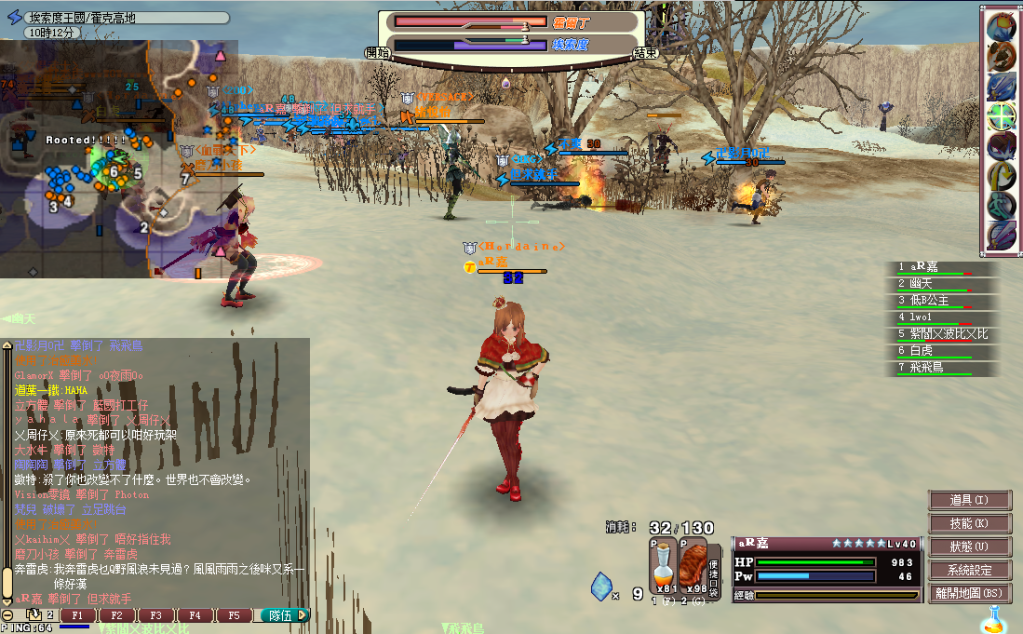
Task: Open the 便捷口袋 quick pouch tab
Action: [715, 576]
